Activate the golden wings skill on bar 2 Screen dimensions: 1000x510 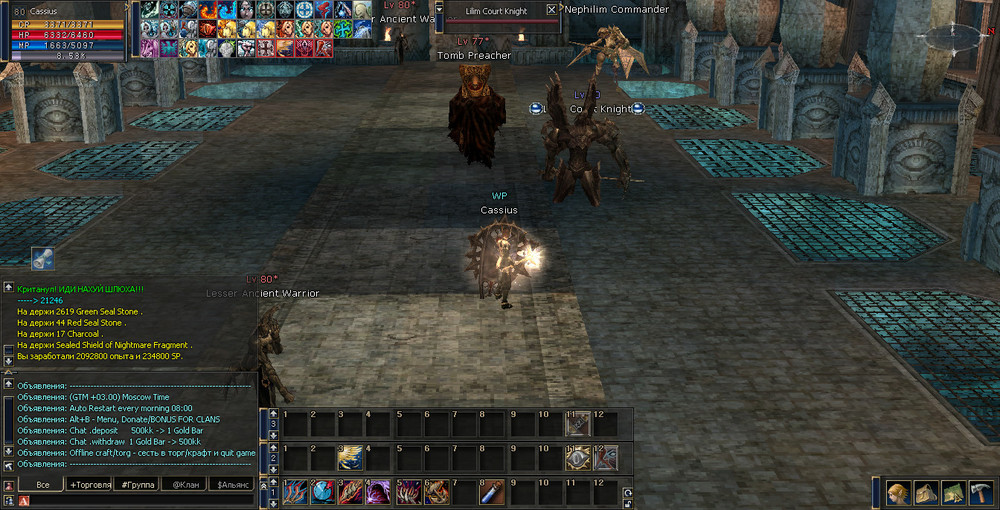pos(350,457)
